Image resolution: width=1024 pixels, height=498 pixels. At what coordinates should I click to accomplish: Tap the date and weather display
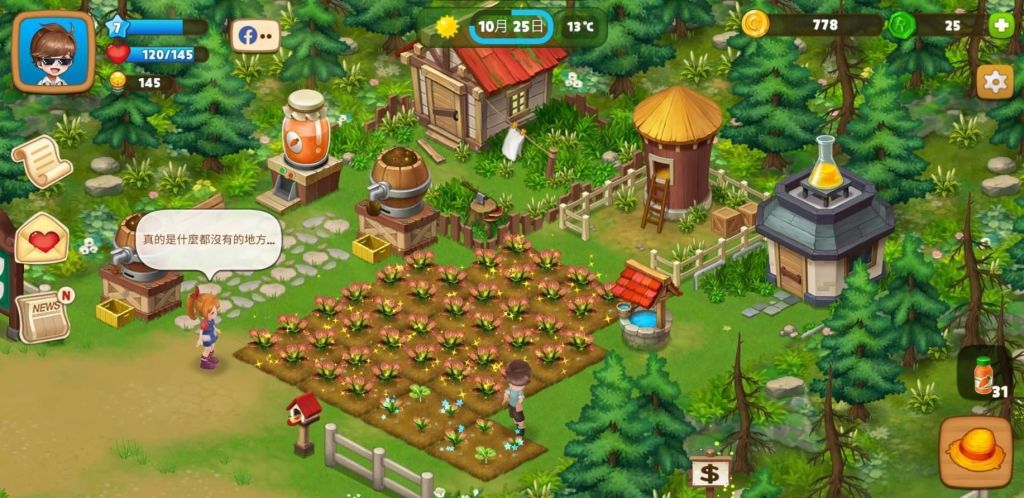511,26
